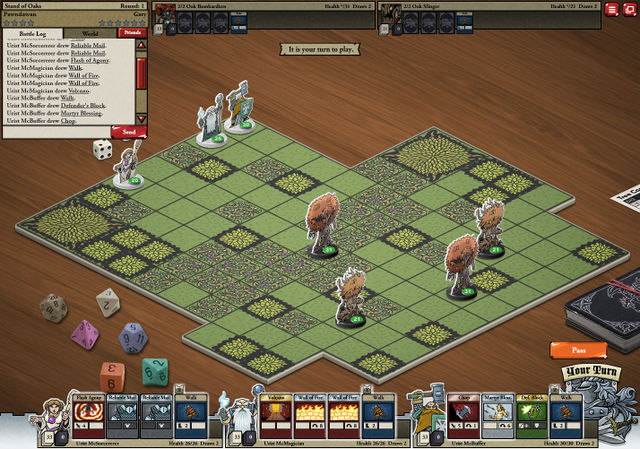This screenshot has width=640, height=449.
Task: Switch to the World chat tab
Action: pos(90,33)
